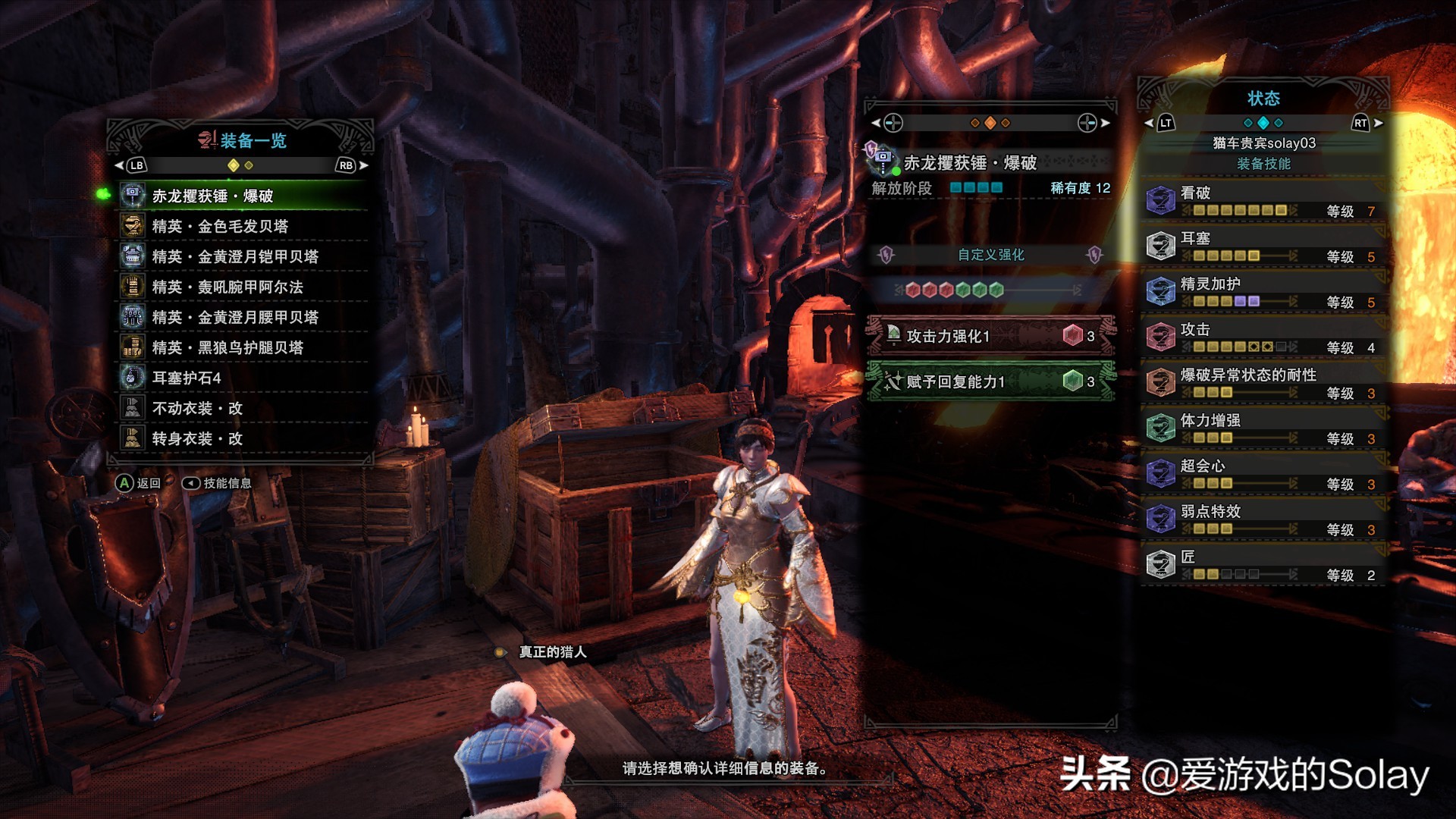Open the 耳塞护石4 charm entry

[x=243, y=378]
